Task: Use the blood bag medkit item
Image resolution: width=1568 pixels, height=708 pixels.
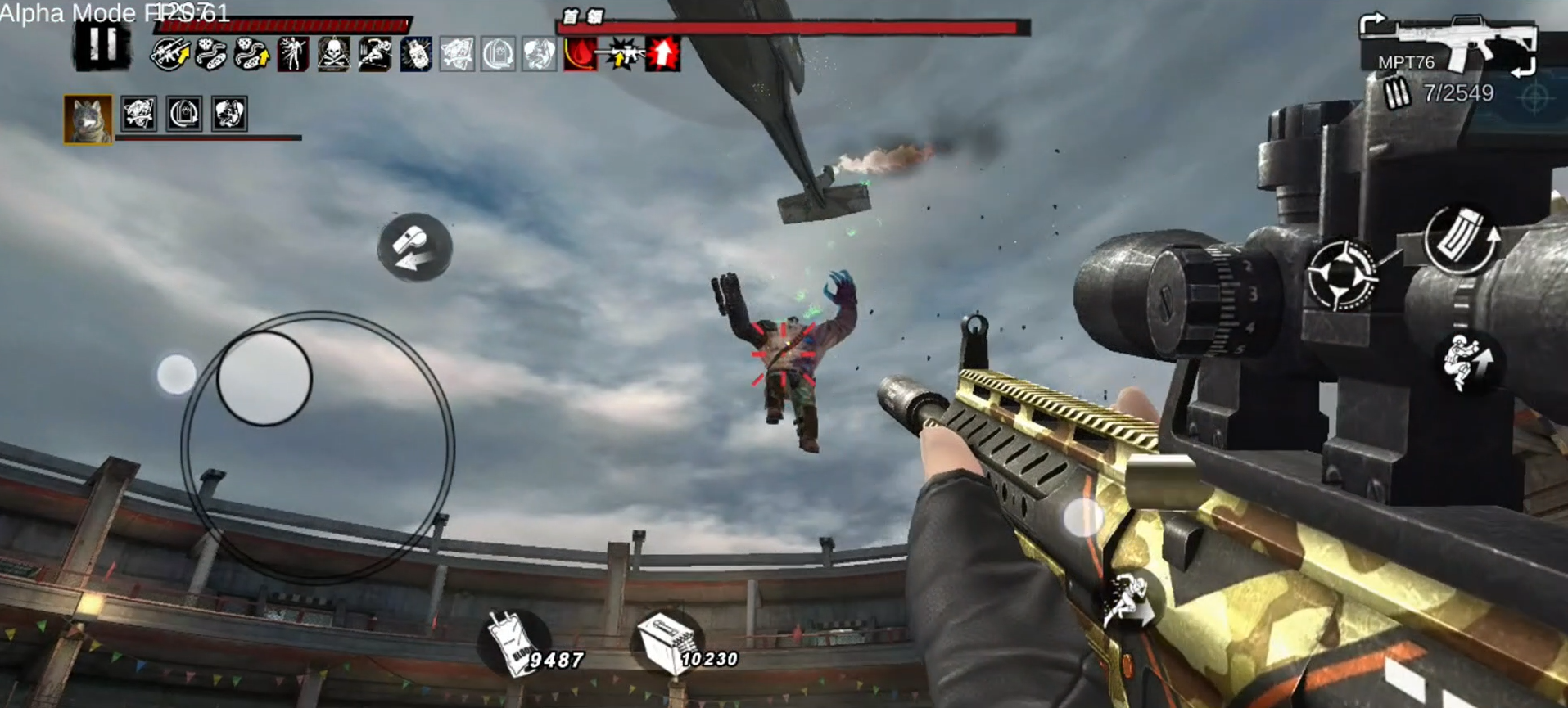Action: pos(516,644)
